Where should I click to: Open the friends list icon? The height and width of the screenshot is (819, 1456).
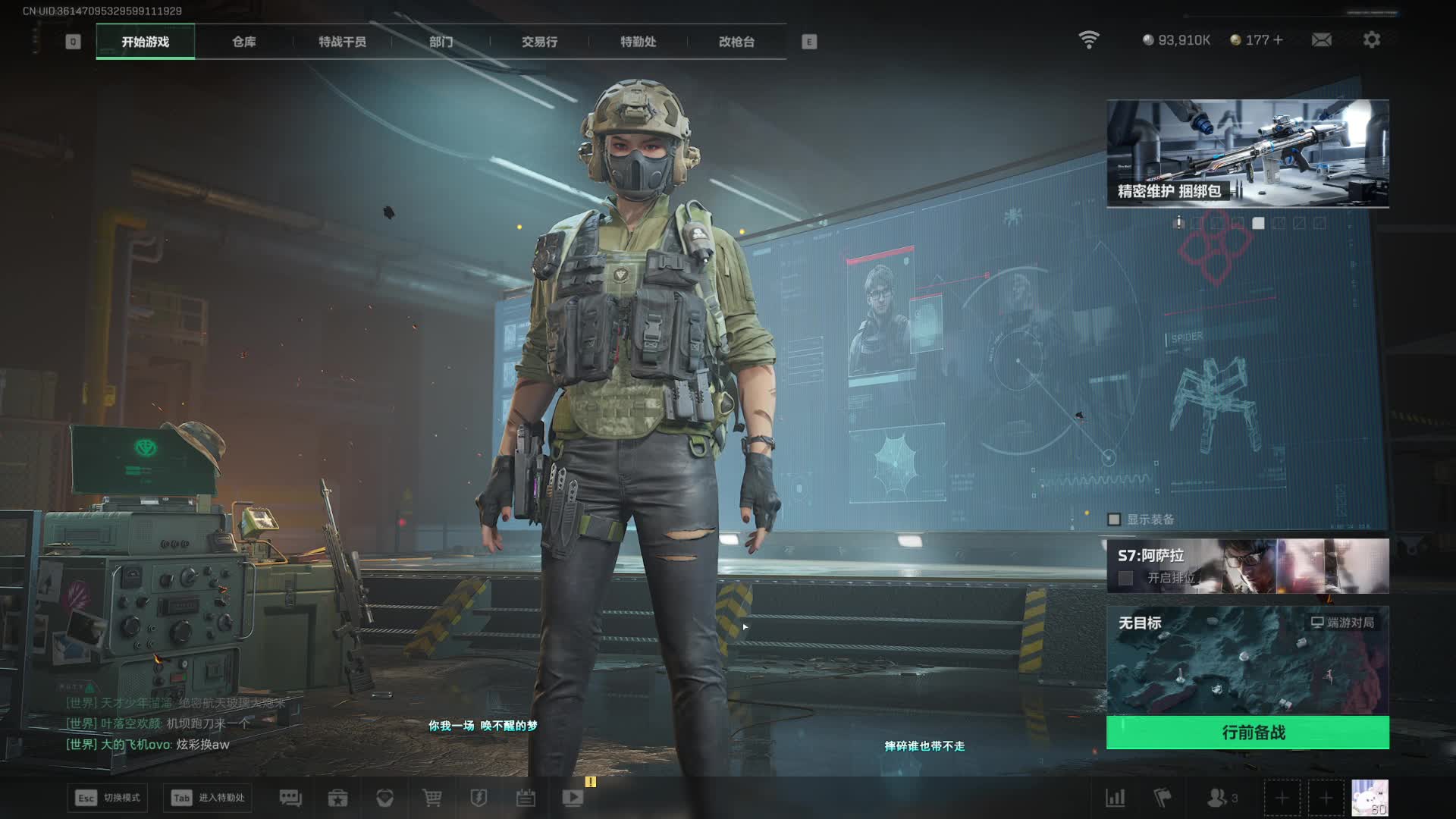(1217, 798)
